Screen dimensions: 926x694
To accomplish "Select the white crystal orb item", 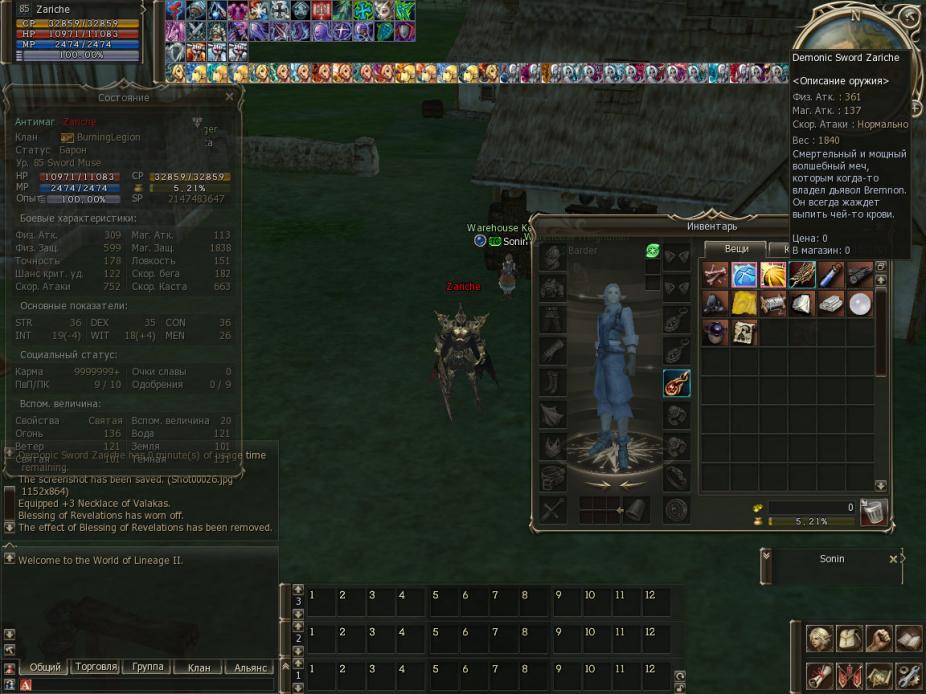I will [x=860, y=303].
